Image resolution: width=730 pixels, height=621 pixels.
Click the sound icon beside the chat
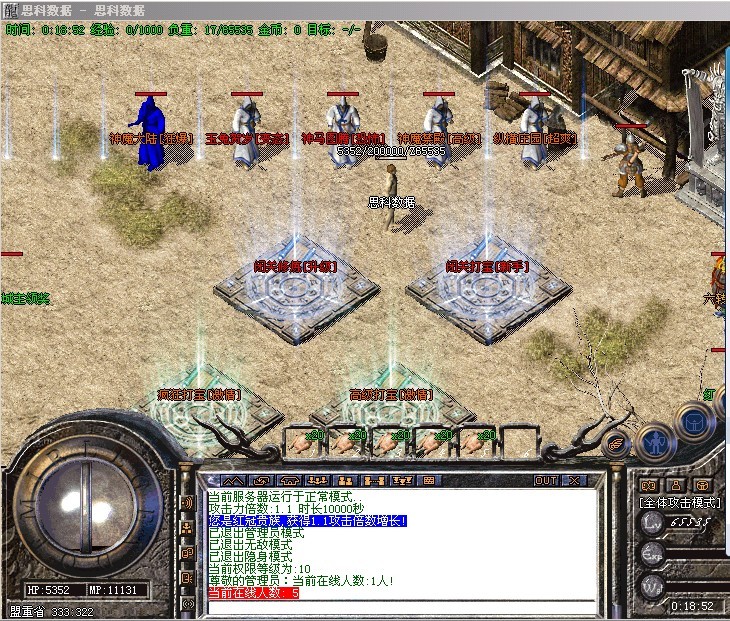[x=186, y=503]
